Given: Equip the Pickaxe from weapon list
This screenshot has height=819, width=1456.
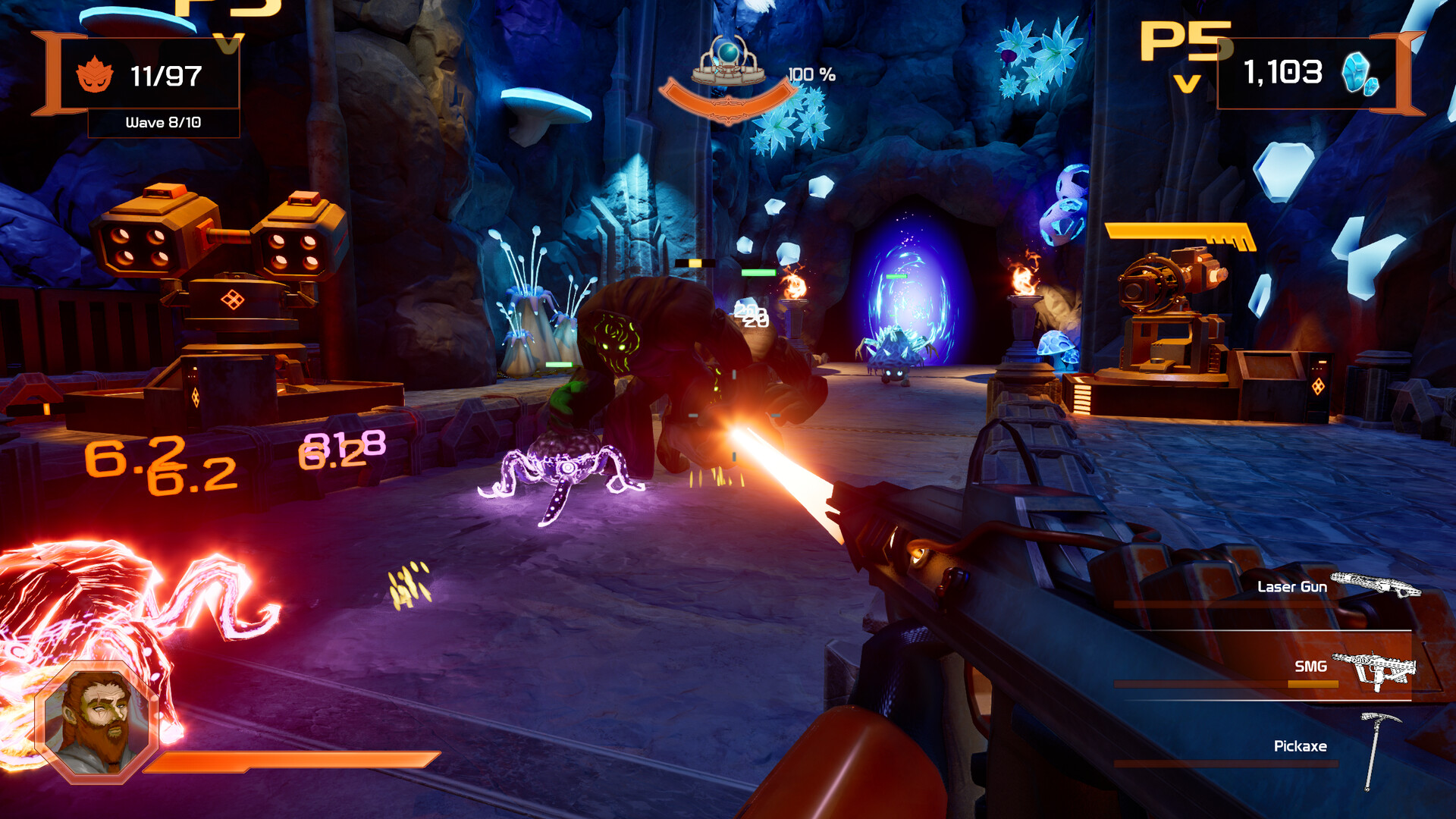Looking at the screenshot, I should tap(1300, 746).
